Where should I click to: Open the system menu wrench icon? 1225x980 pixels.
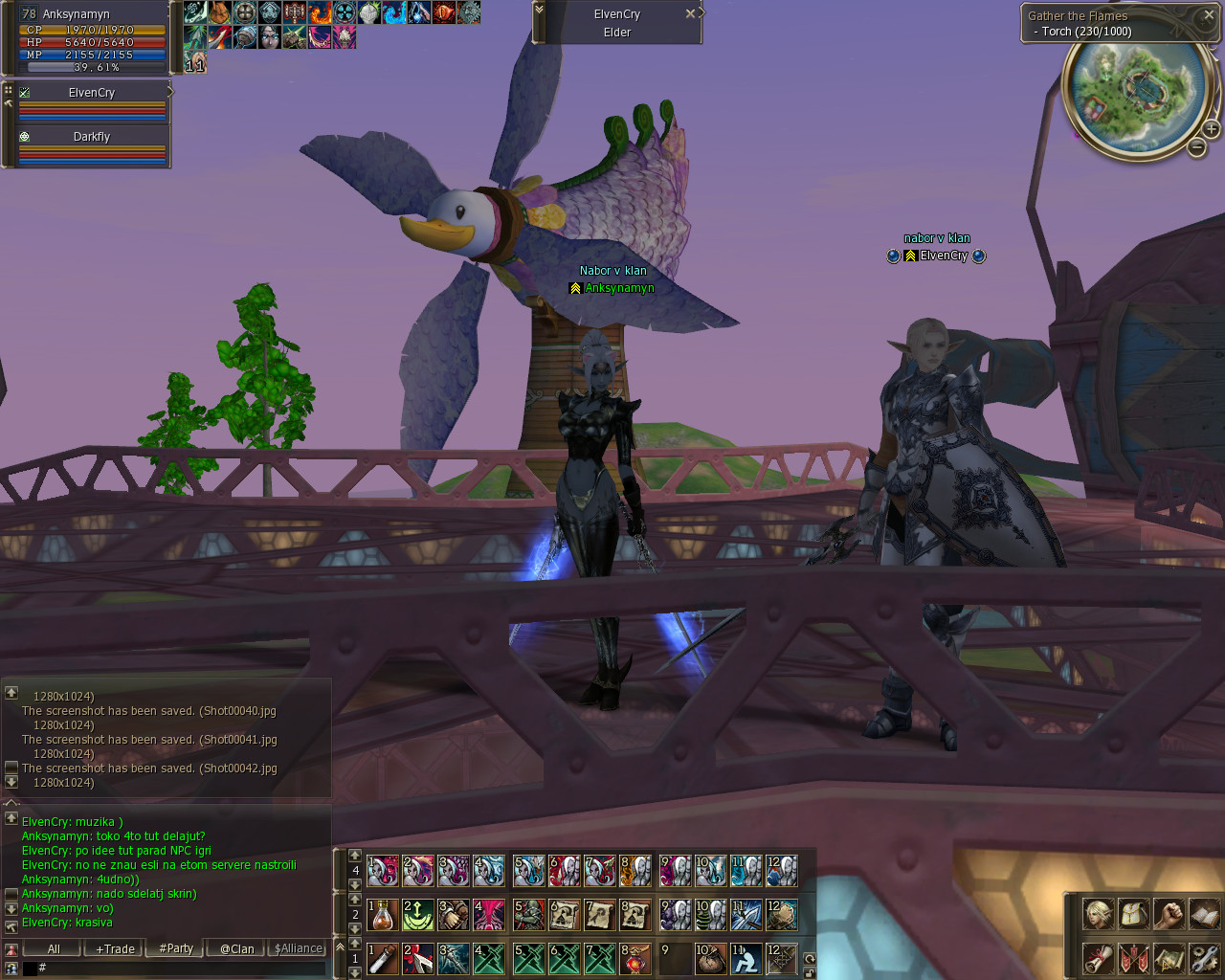tap(1204, 957)
